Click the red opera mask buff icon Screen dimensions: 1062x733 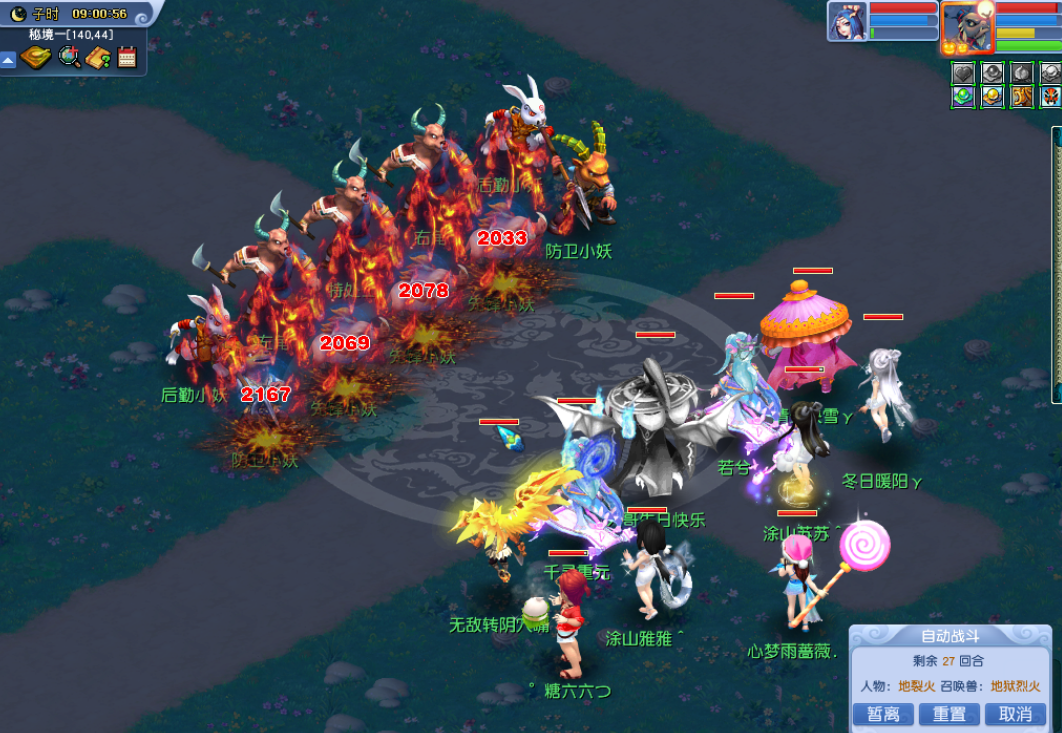click(x=1050, y=97)
